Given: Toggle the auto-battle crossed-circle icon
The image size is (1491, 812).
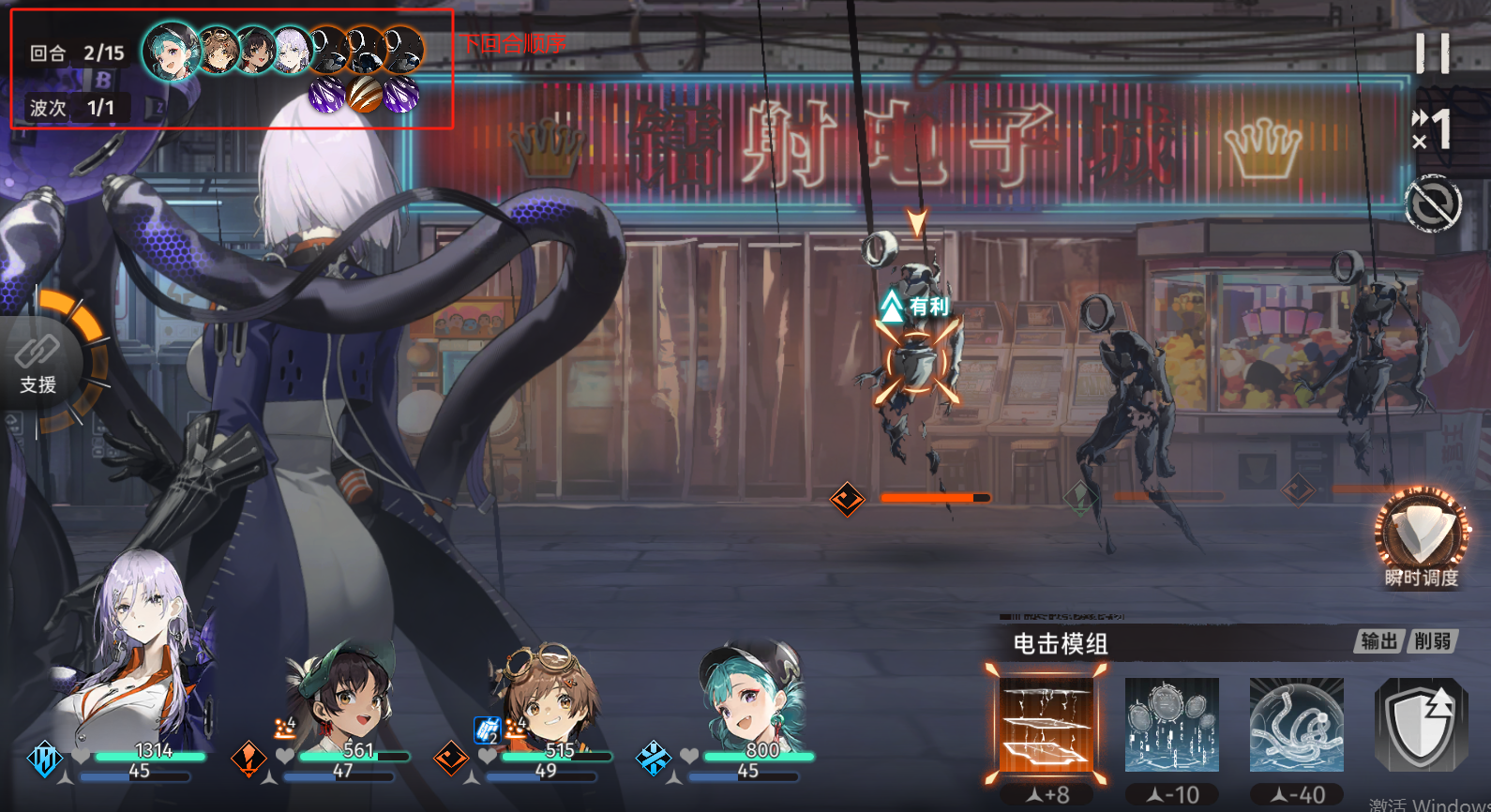Looking at the screenshot, I should (x=1432, y=203).
